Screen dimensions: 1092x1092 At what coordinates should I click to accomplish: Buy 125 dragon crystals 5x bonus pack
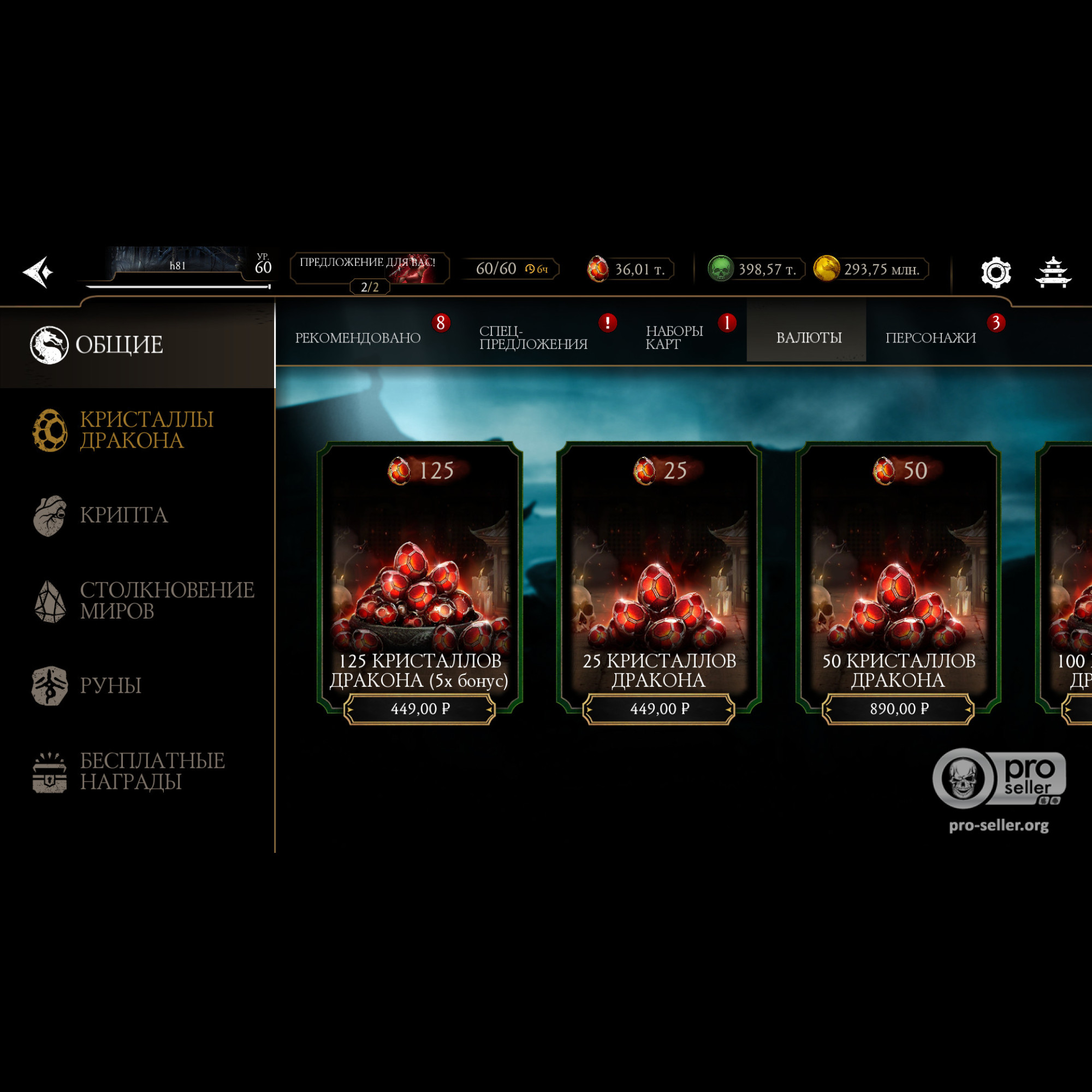419,709
